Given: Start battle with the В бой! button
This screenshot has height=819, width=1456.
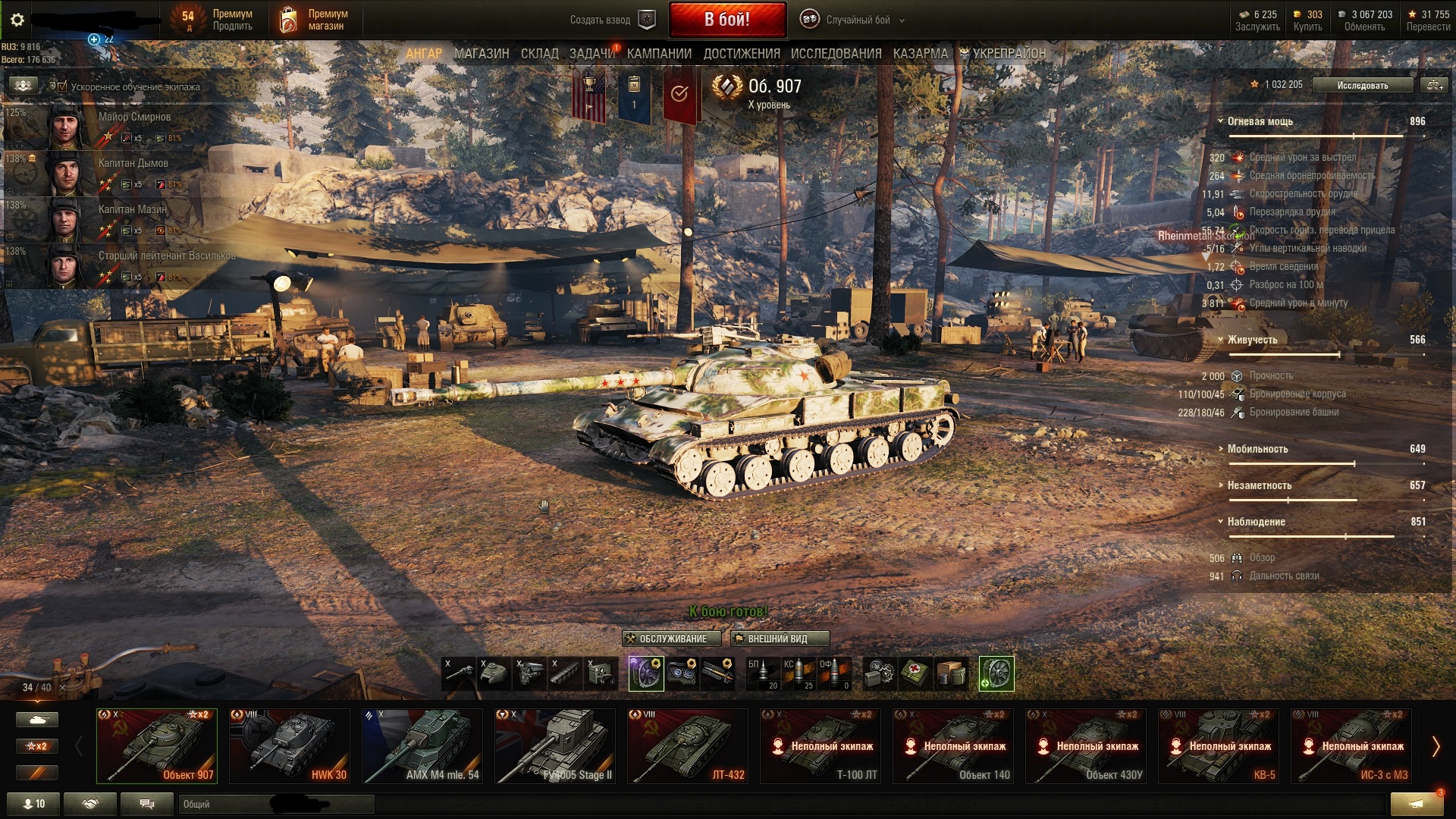Looking at the screenshot, I should [x=726, y=20].
